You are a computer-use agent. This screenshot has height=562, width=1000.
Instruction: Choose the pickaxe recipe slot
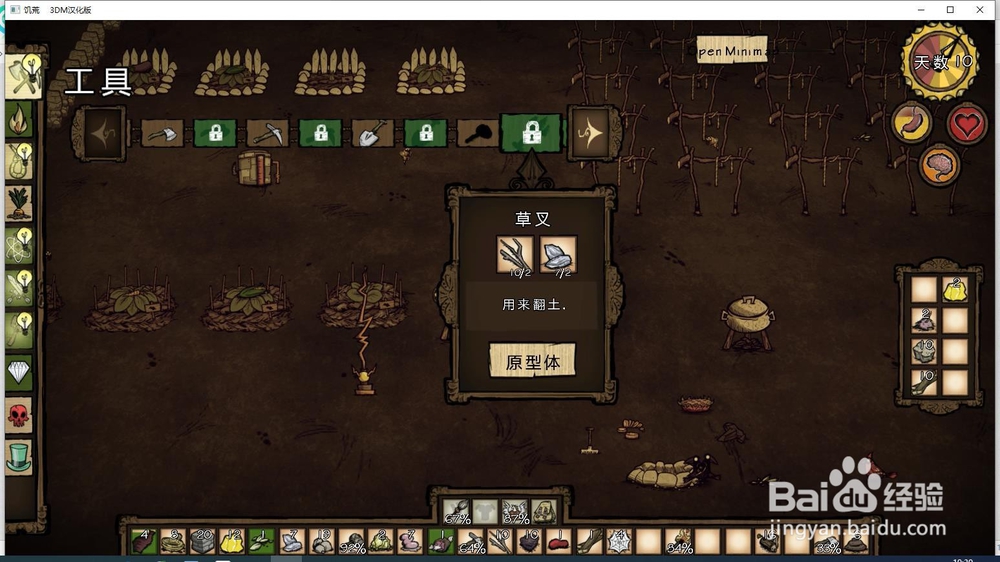click(x=268, y=133)
